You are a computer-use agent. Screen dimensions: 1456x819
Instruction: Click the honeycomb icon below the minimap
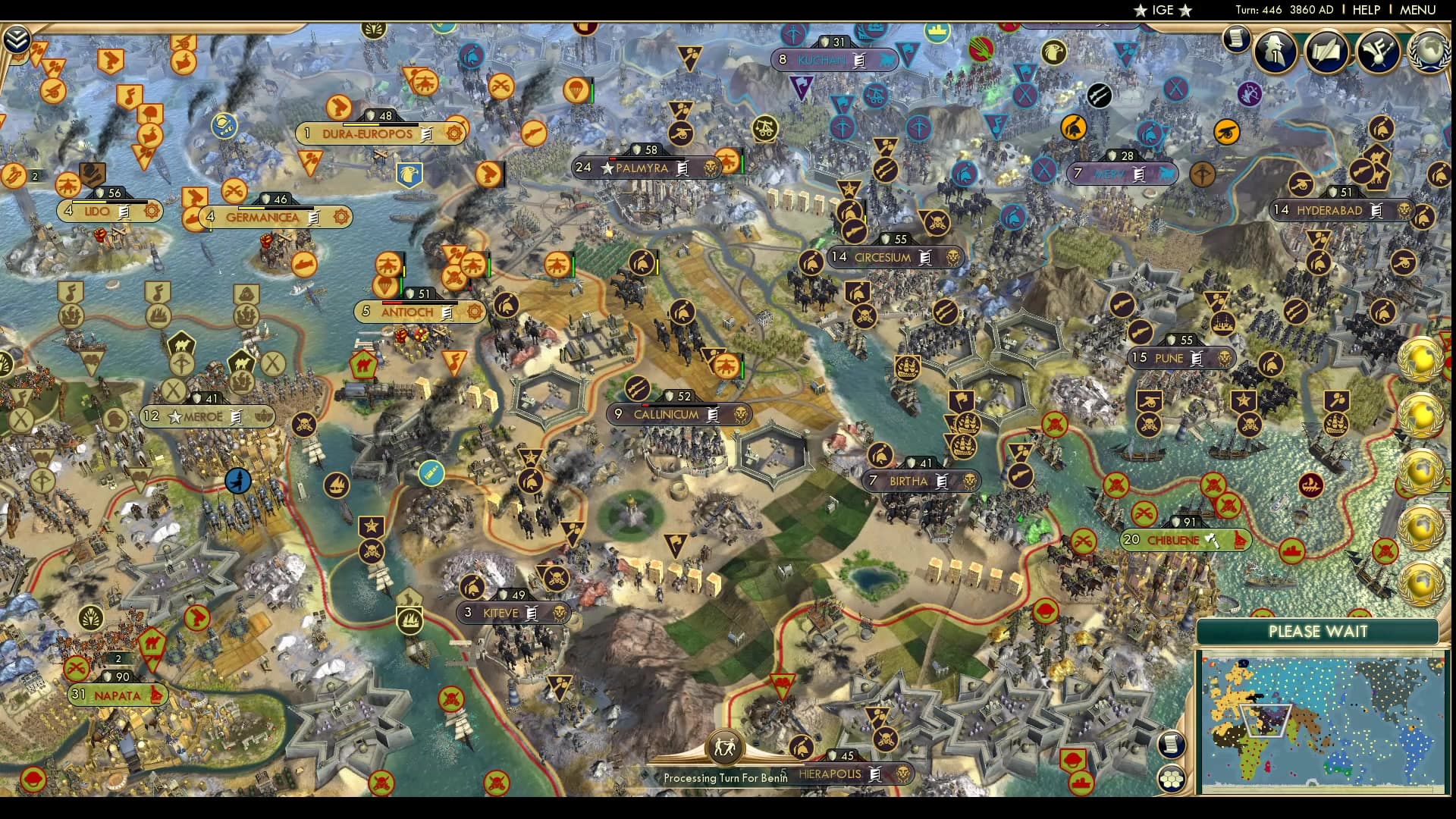1172,777
